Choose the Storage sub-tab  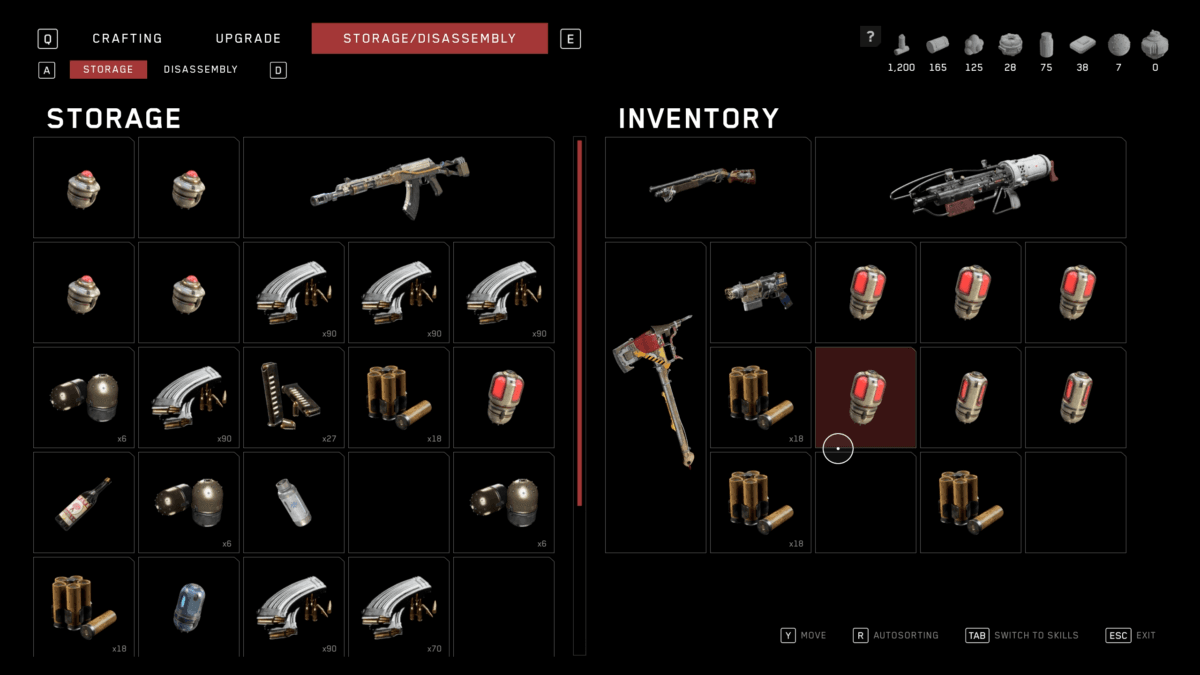tap(108, 70)
